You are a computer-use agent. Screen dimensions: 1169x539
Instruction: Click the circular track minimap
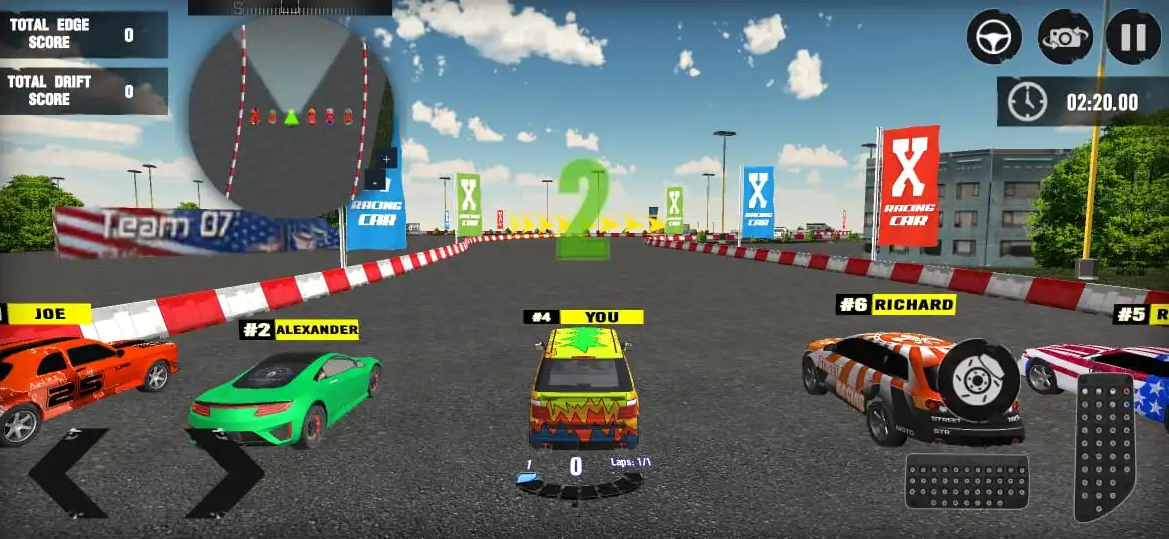pyautogui.click(x=290, y=115)
